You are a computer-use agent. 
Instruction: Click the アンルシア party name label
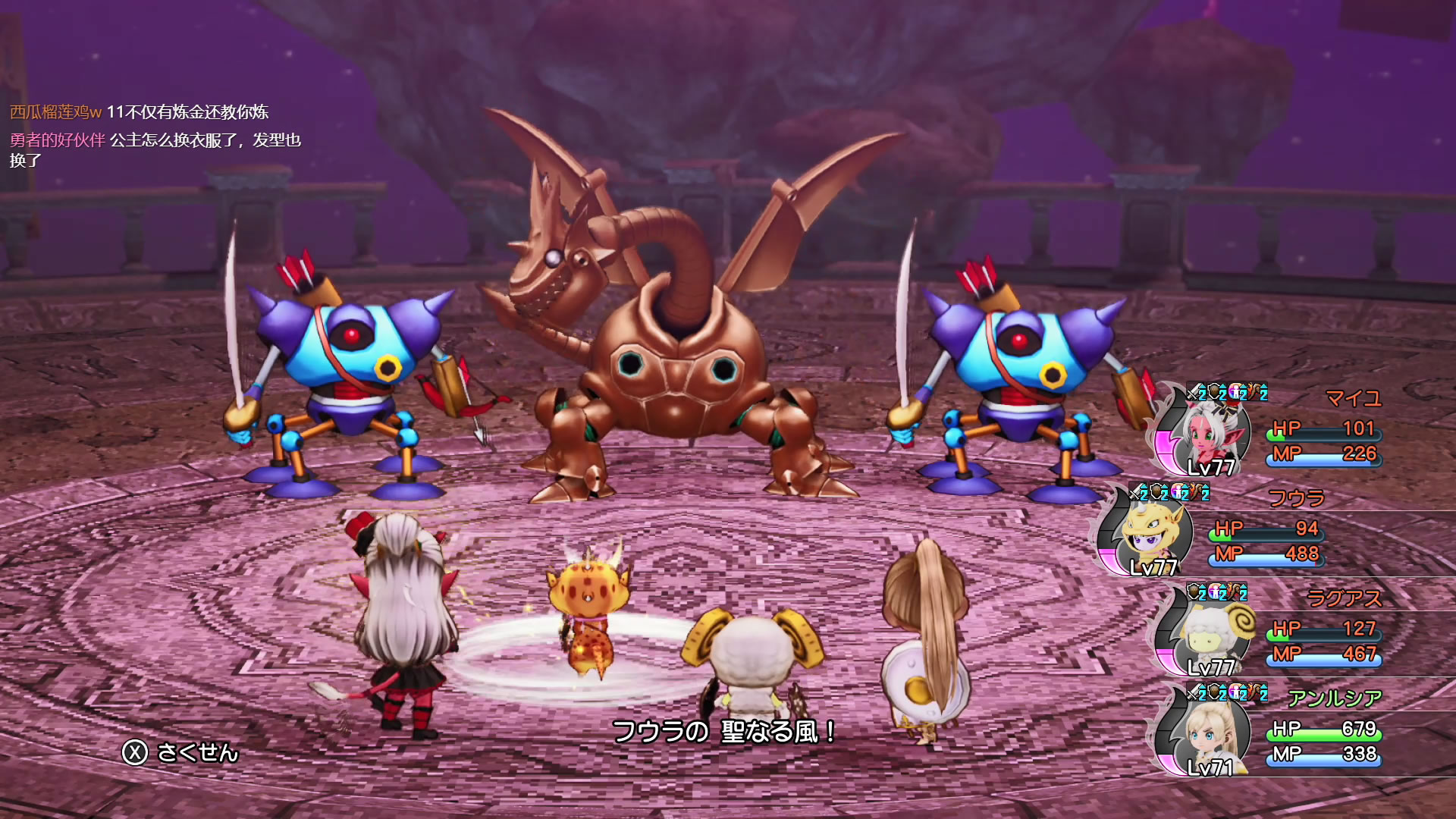click(1335, 698)
